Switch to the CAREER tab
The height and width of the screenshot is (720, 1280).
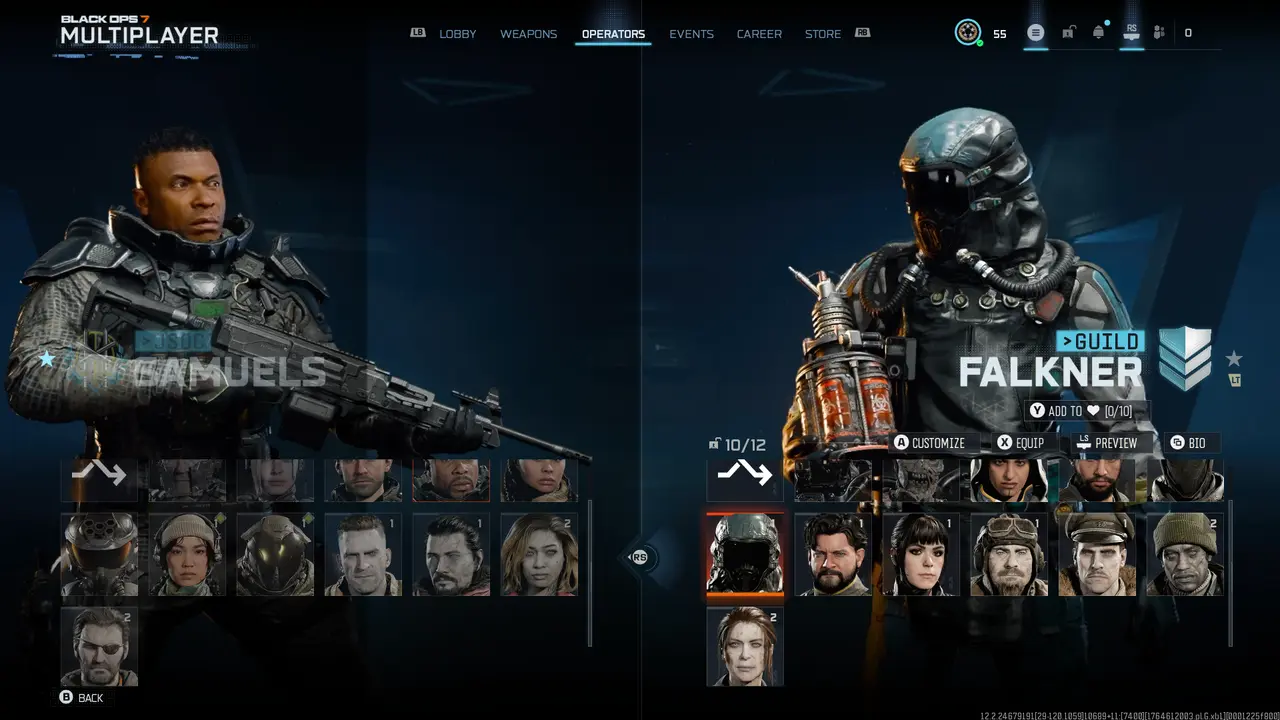click(x=759, y=33)
